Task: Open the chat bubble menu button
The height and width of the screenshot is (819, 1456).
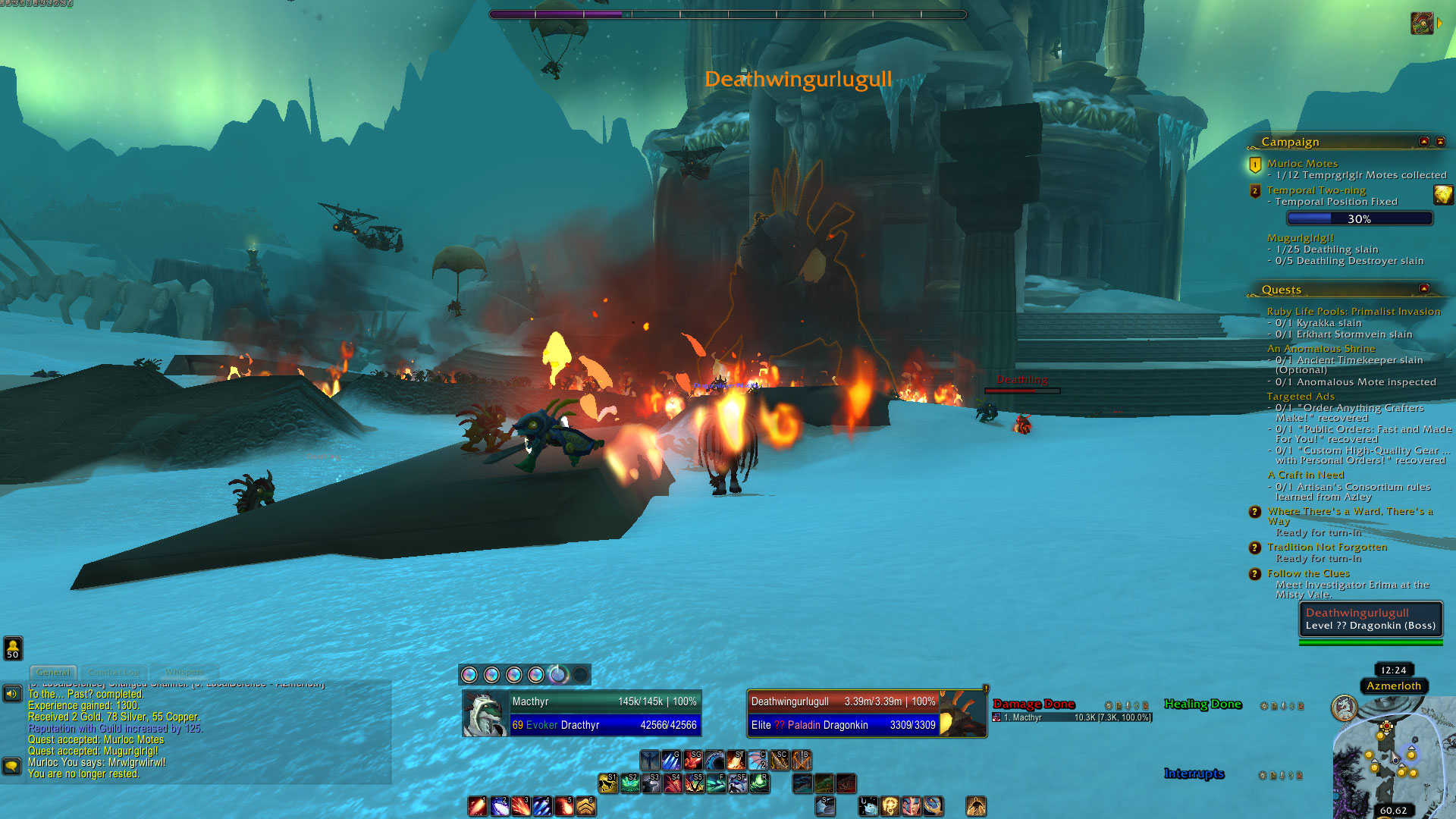Action: pyautogui.click(x=11, y=766)
